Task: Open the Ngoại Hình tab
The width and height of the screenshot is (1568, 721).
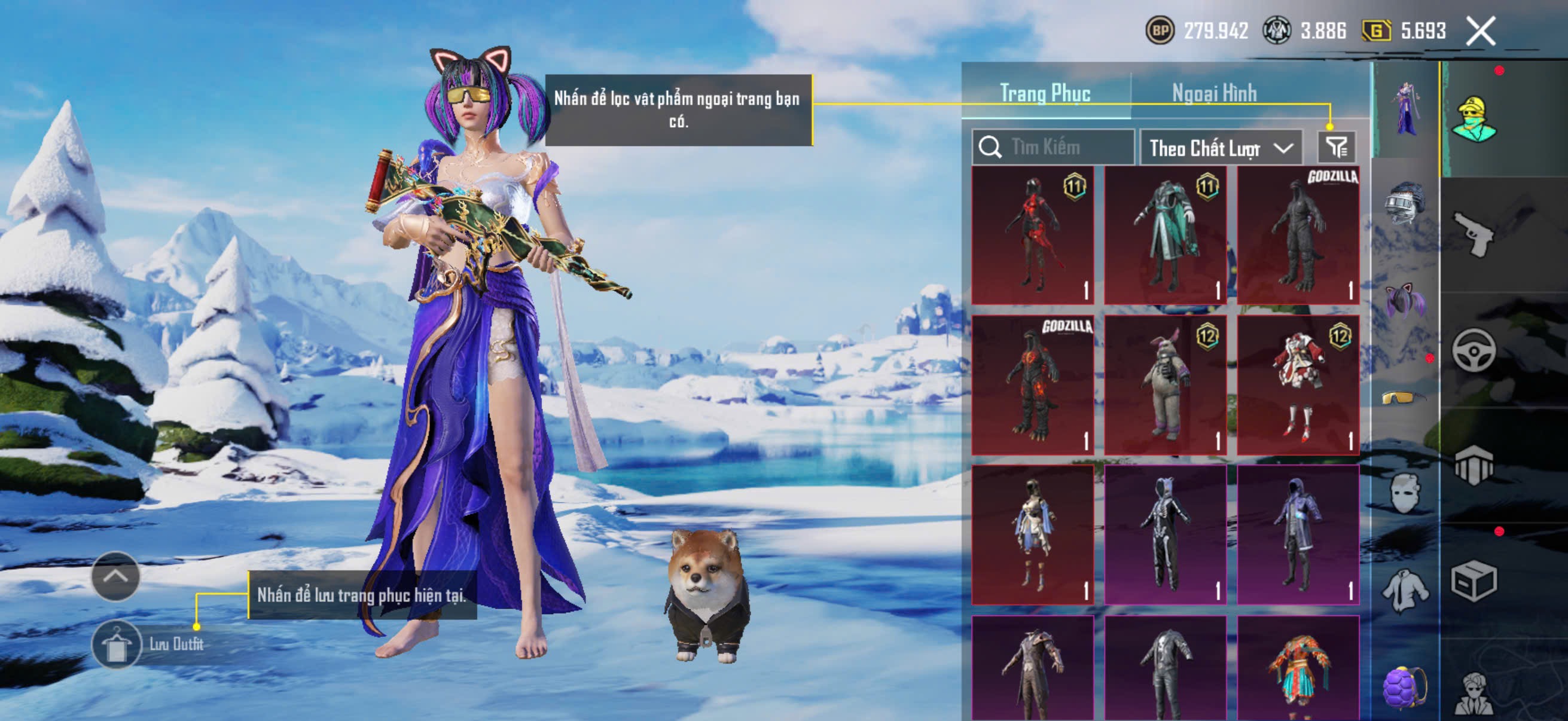Action: tap(1214, 93)
